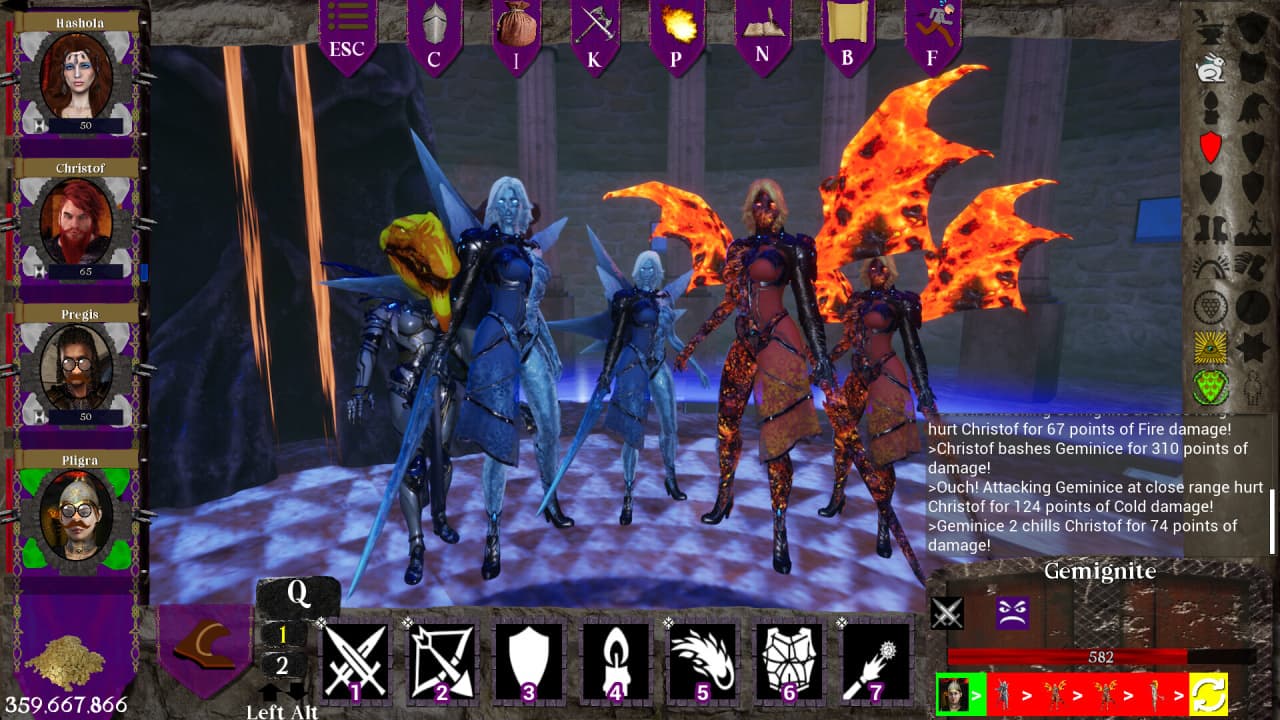Open the fireball spells banner
Image resolution: width=1280 pixels, height=720 pixels.
pos(676,34)
